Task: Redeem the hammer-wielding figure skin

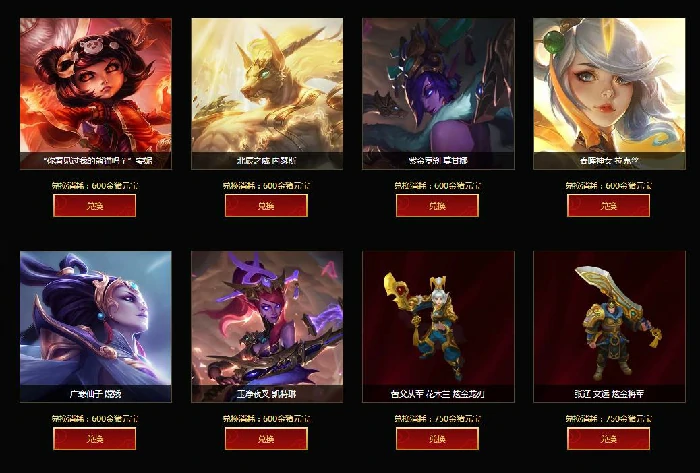Action: pos(437,439)
